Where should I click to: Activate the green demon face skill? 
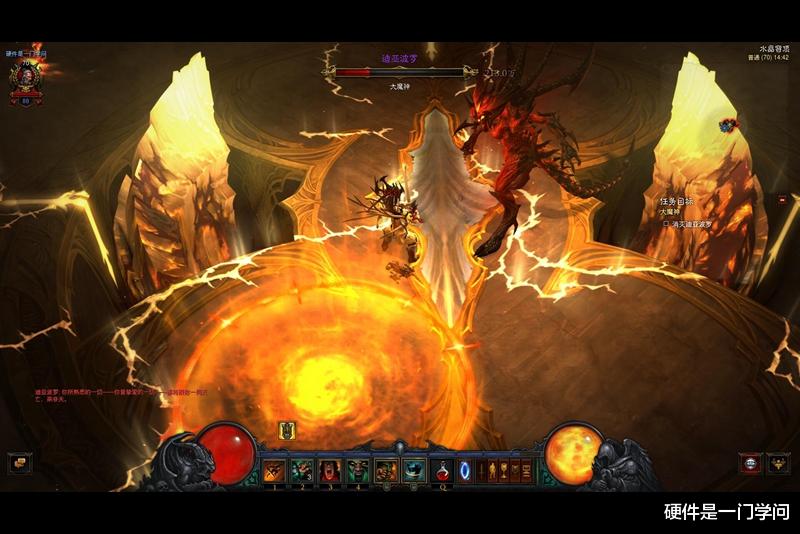pyautogui.click(x=358, y=470)
